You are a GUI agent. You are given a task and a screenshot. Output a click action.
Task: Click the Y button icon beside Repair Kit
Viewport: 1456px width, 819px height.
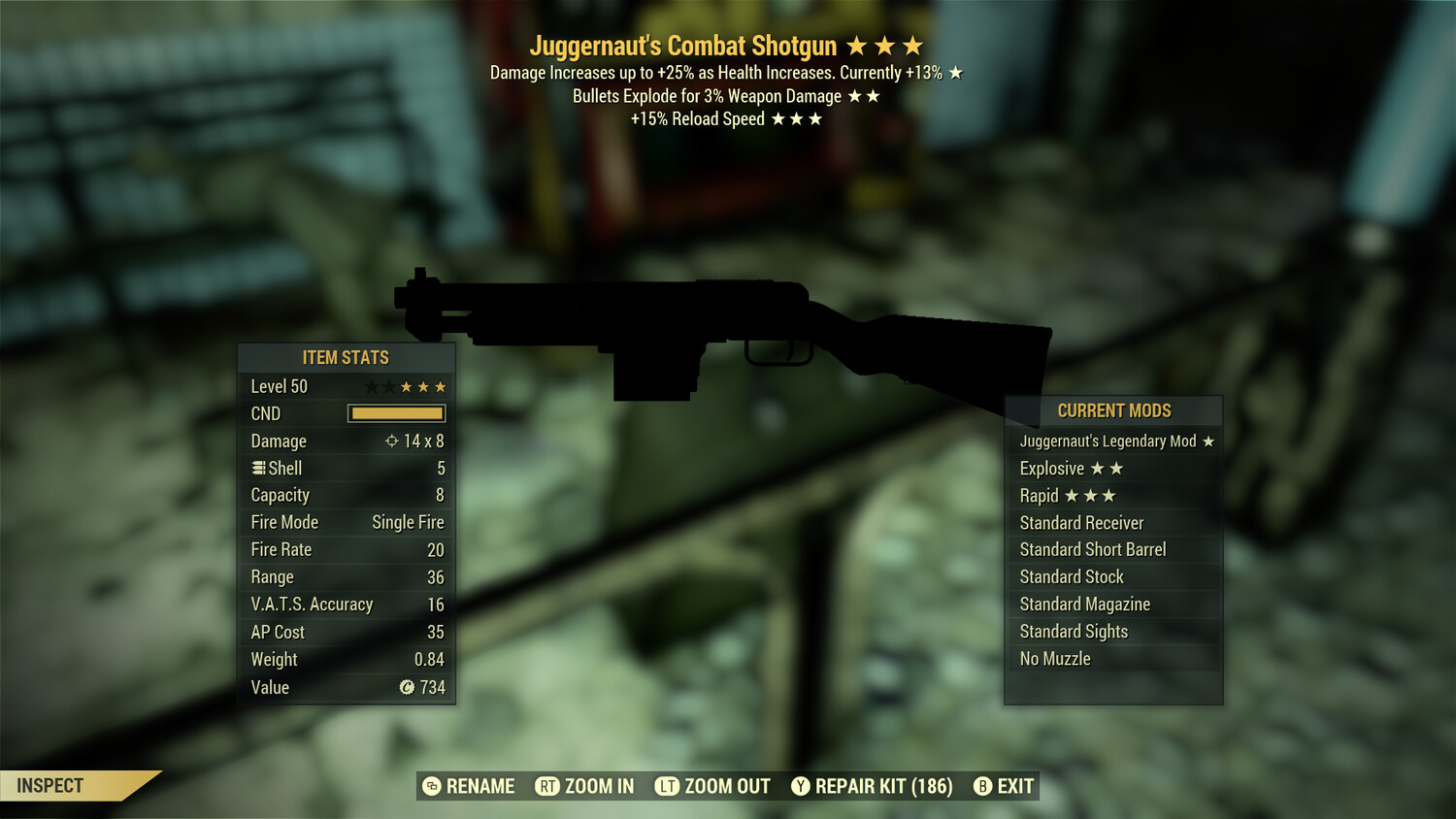tap(802, 786)
